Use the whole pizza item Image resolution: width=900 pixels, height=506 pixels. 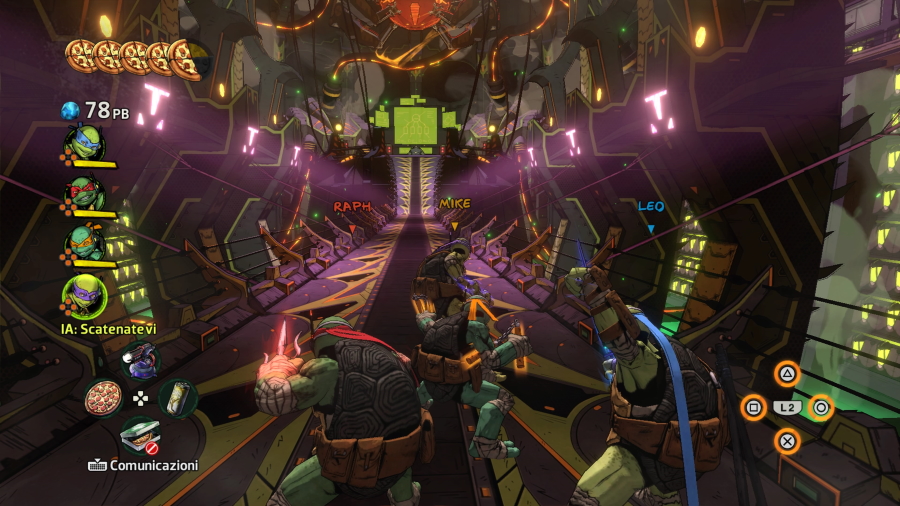coord(103,398)
